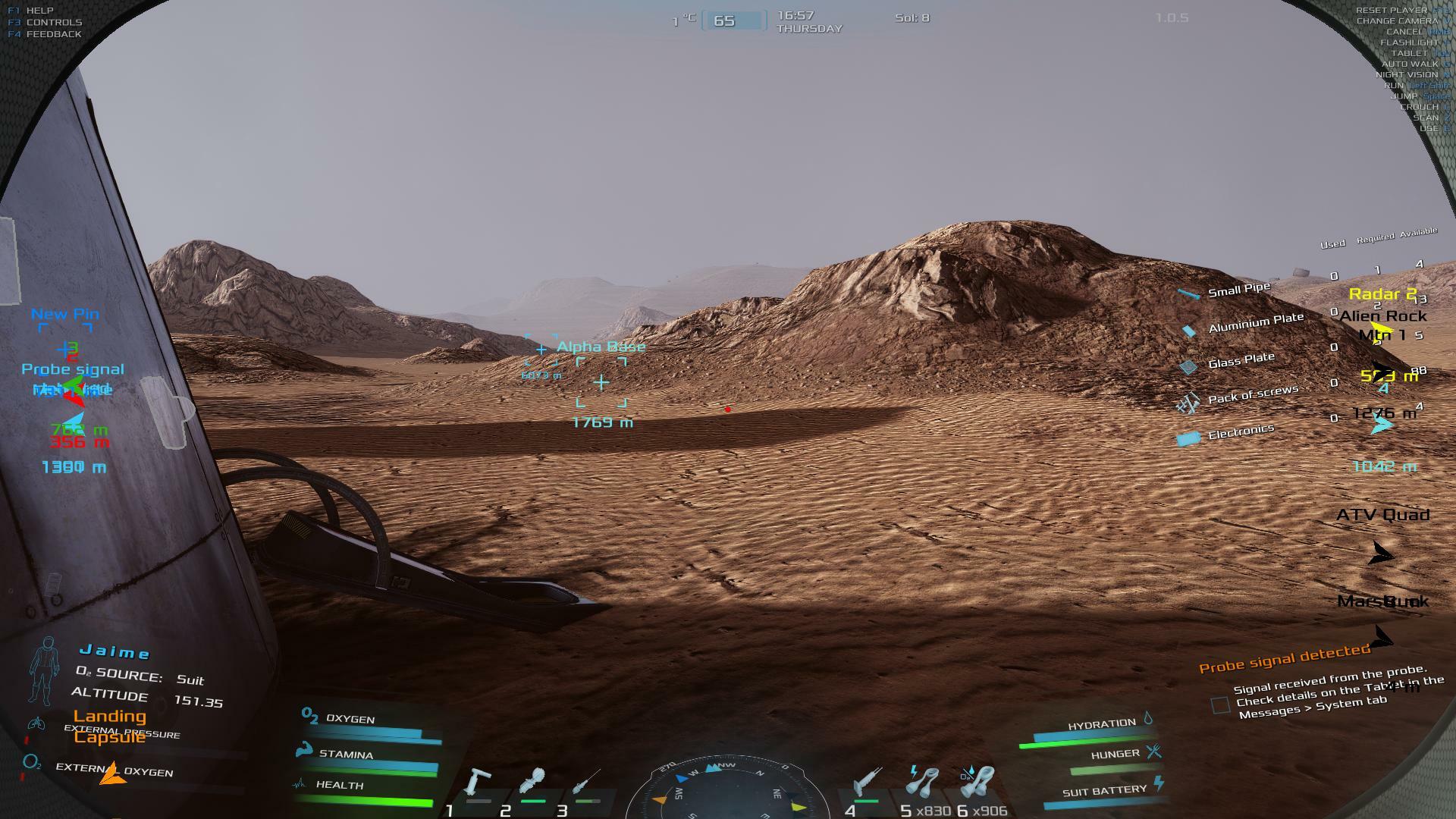The image size is (1456, 819).
Task: Choose the O2 water pipe slot x906
Action: click(x=977, y=783)
